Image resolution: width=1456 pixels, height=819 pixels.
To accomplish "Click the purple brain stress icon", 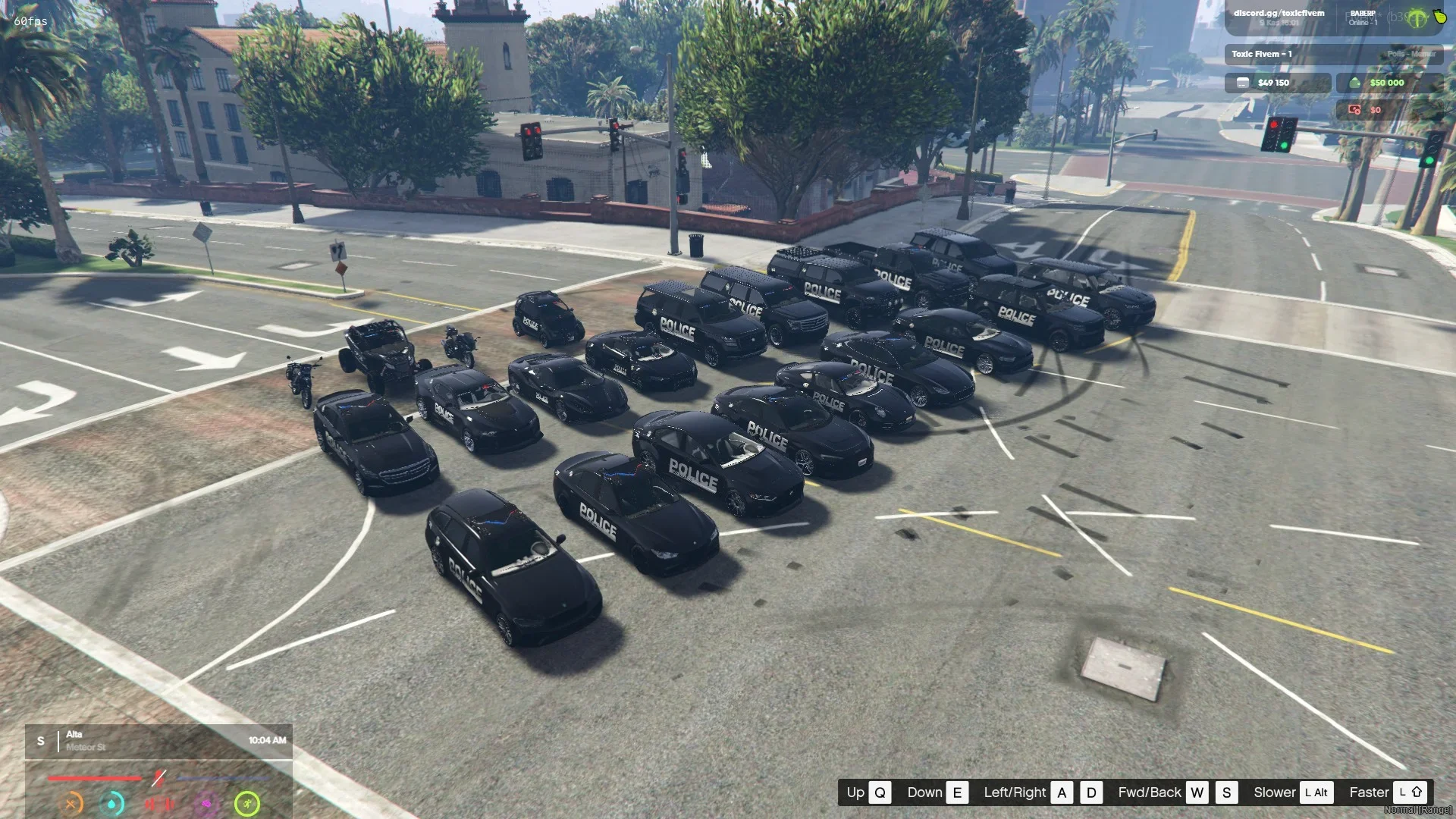I will 206,803.
